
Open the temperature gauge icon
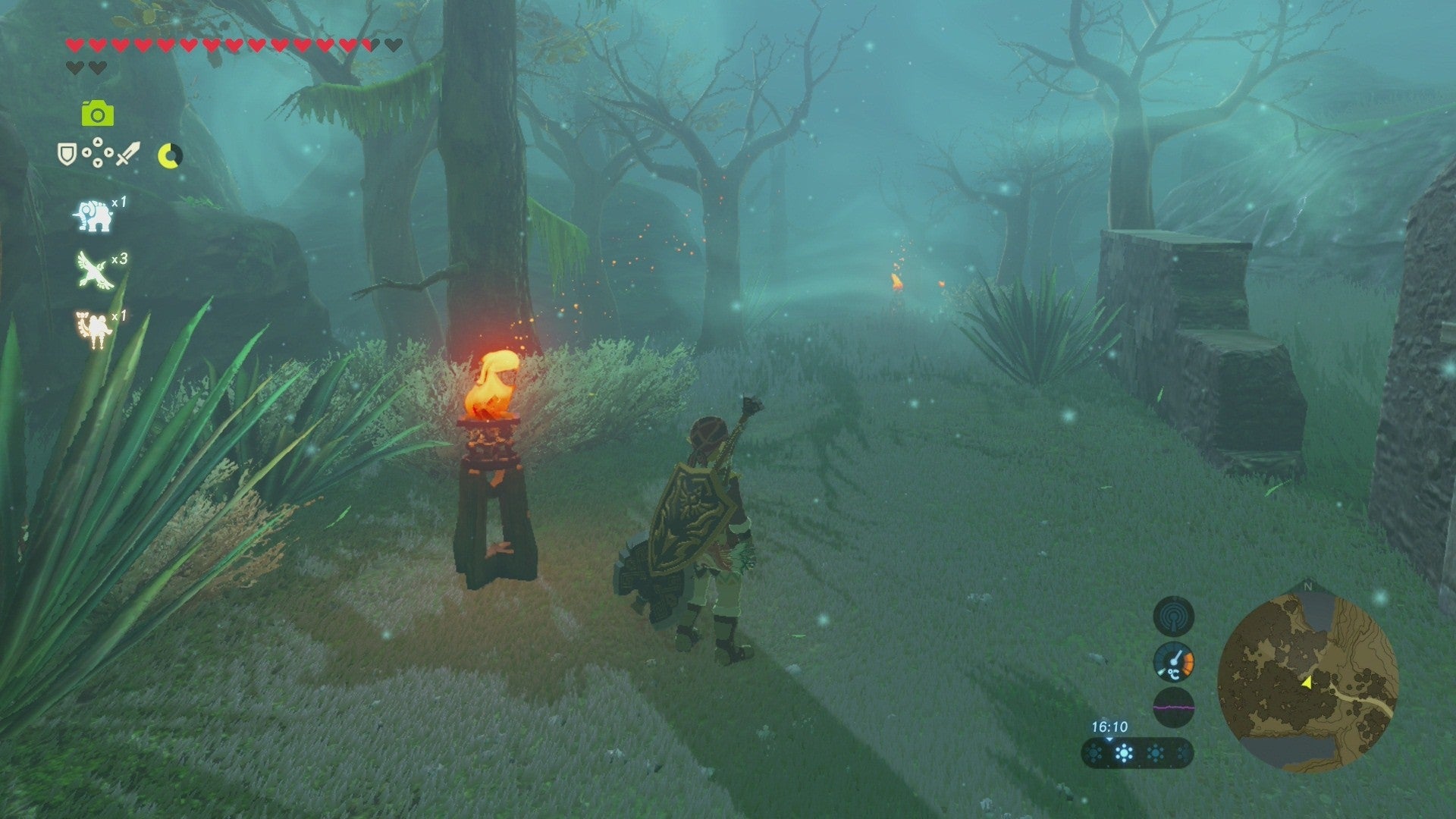1173,663
